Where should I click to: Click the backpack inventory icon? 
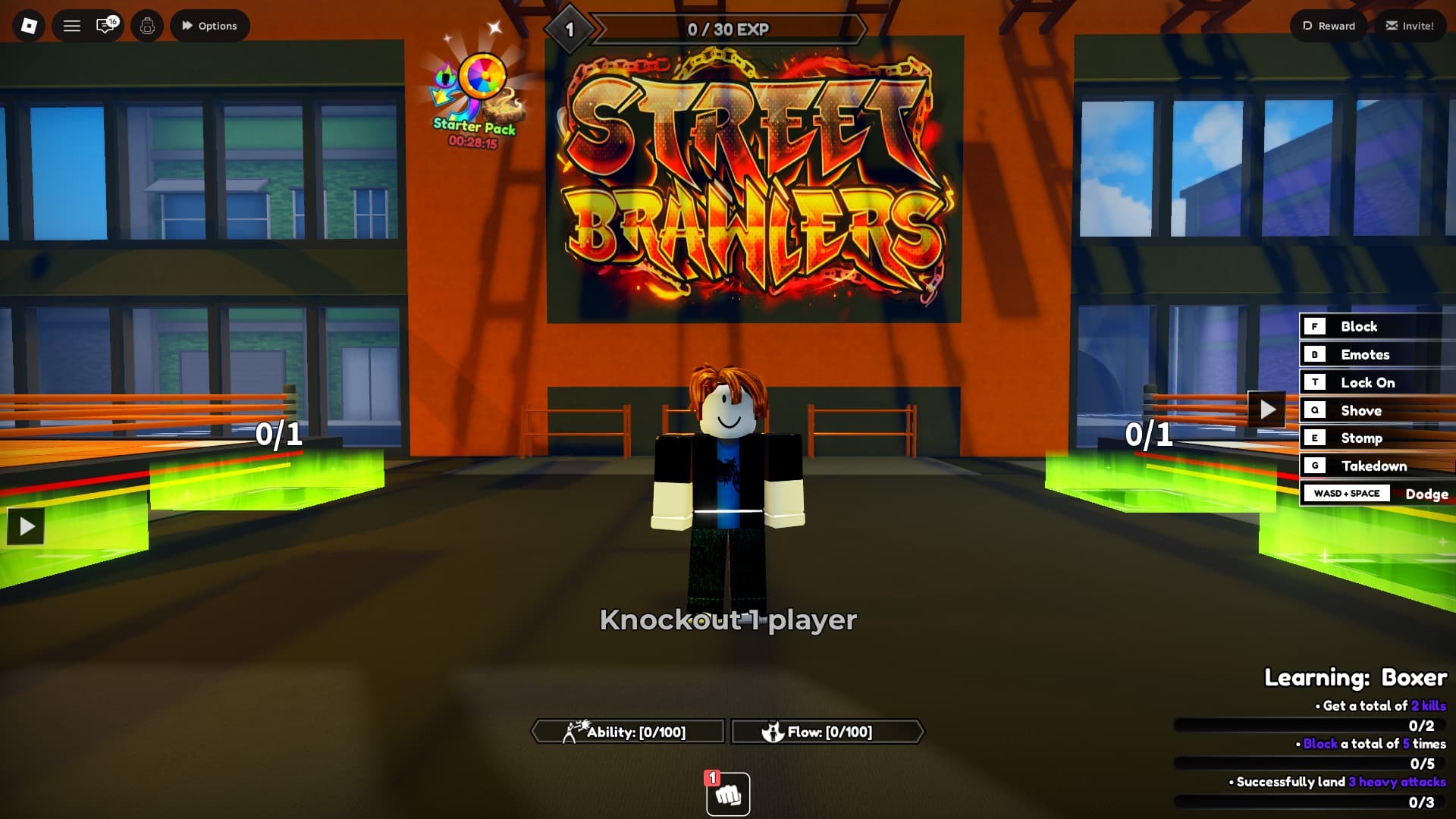coord(146,25)
